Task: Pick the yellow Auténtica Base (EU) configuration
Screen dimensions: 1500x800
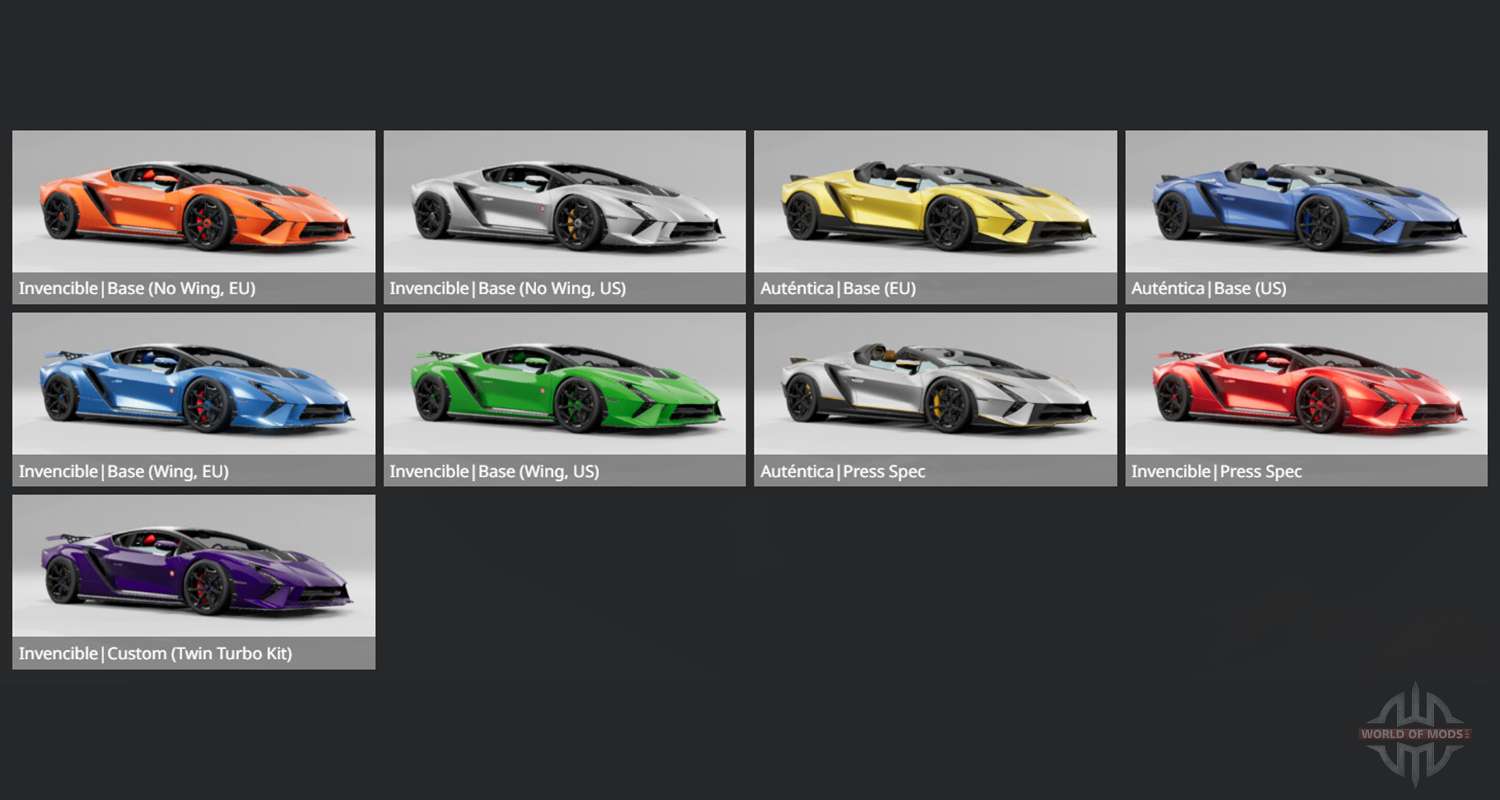Action: [935, 216]
